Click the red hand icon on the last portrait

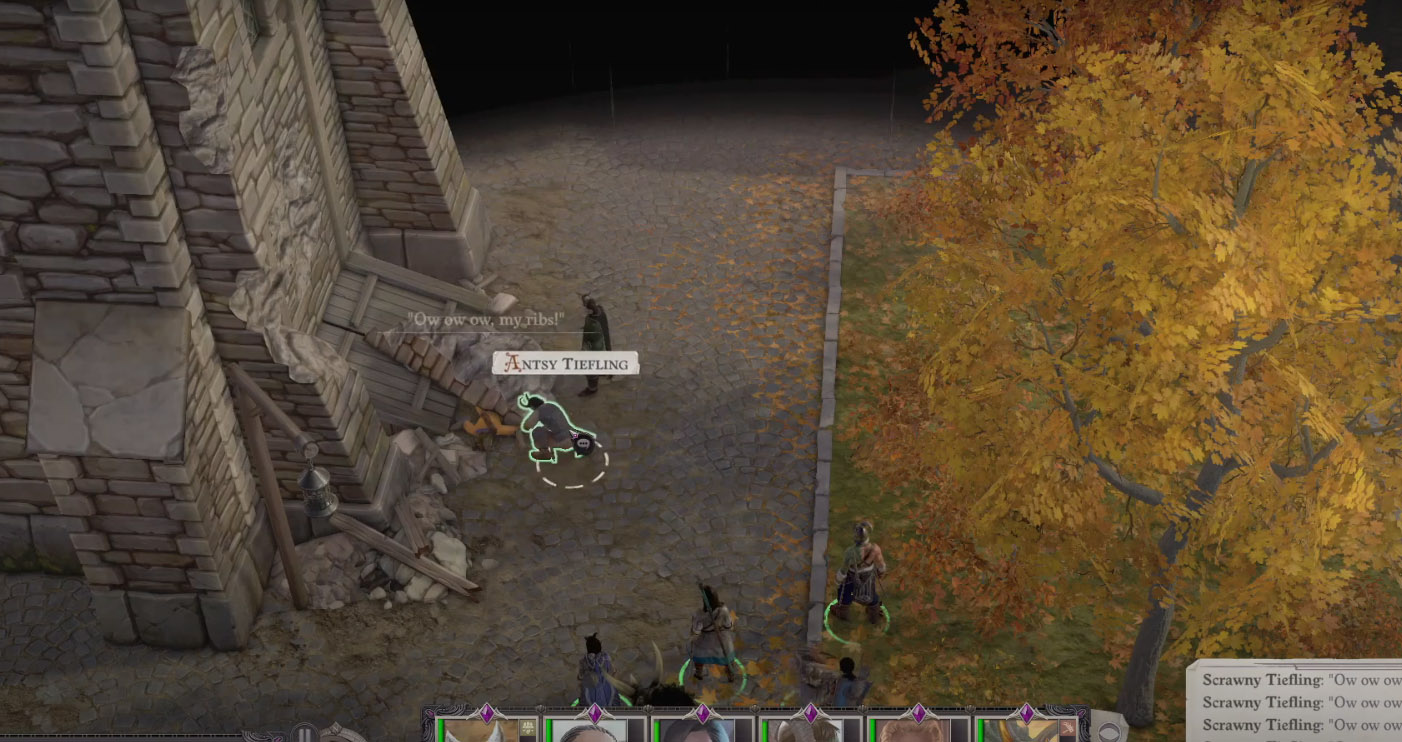coord(1068,728)
